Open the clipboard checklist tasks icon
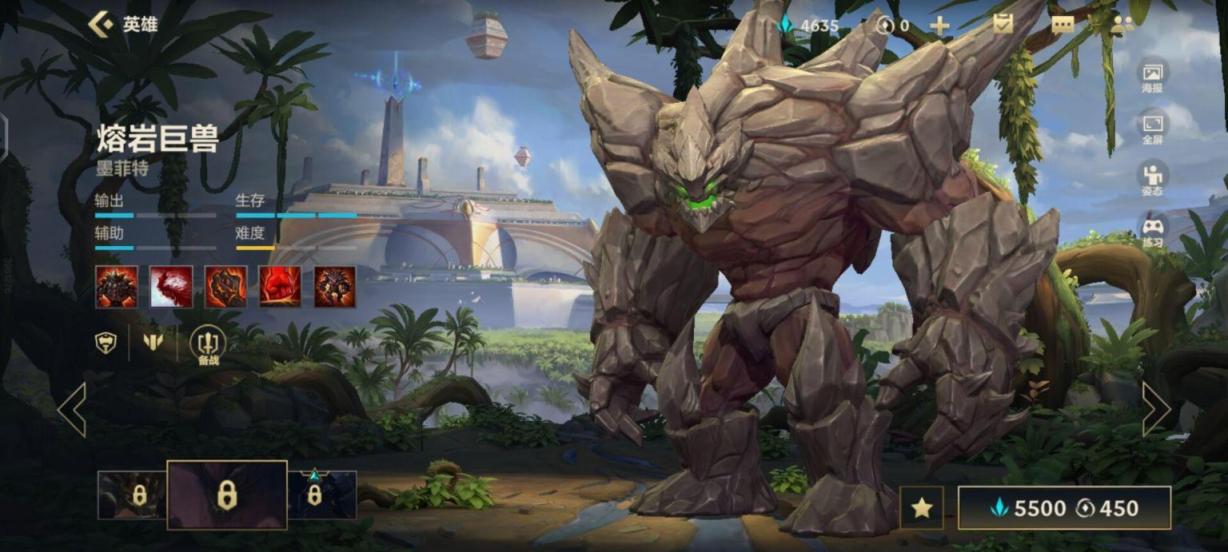Viewport: 1228px width, 552px height. coord(1003,24)
